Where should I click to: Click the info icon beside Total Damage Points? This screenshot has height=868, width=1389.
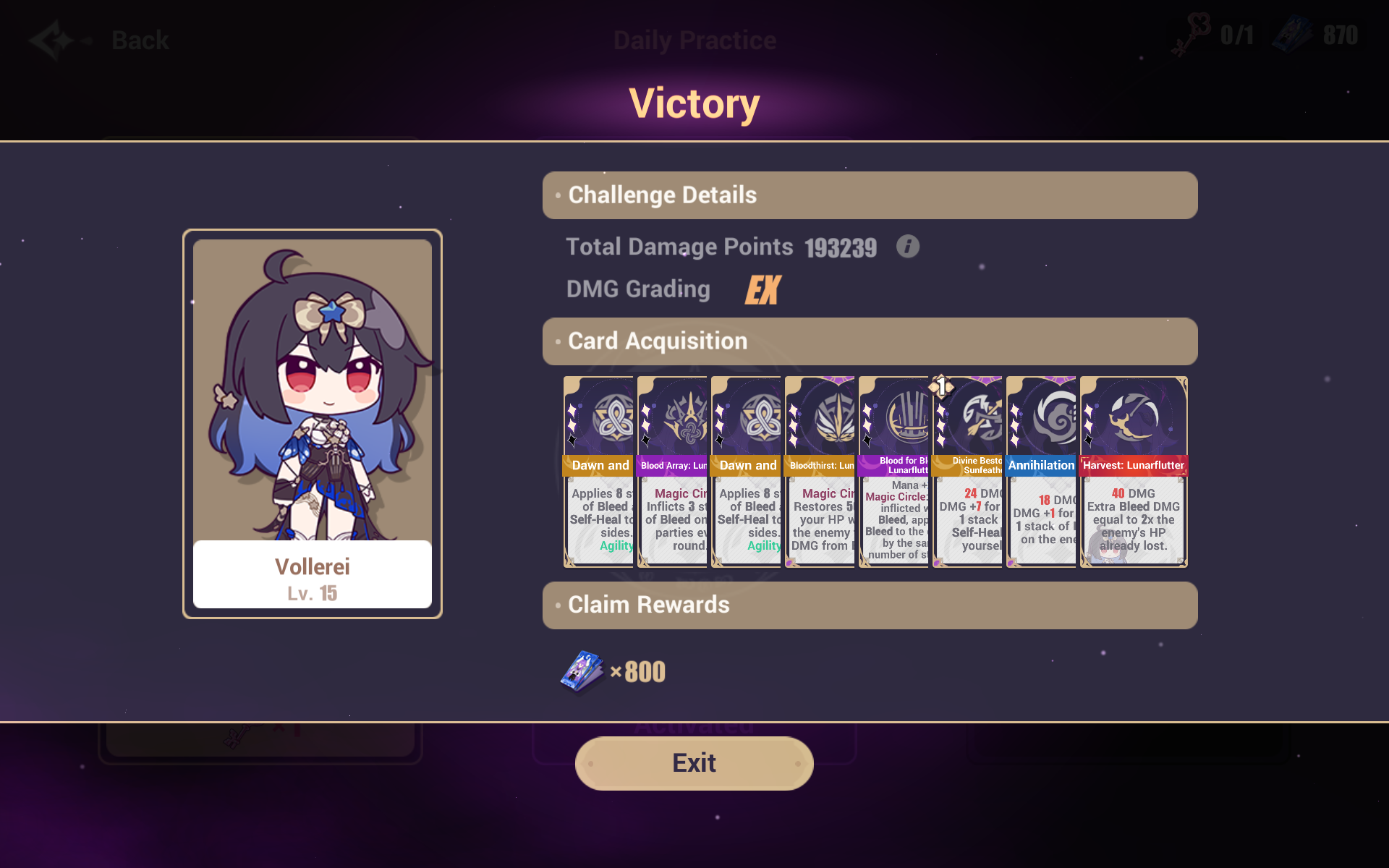point(907,247)
